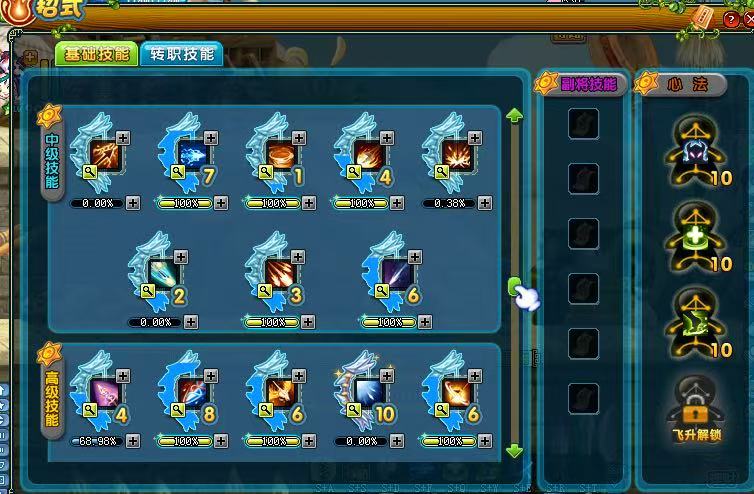Click plus button beside the 0.38% progress bar

(486, 203)
